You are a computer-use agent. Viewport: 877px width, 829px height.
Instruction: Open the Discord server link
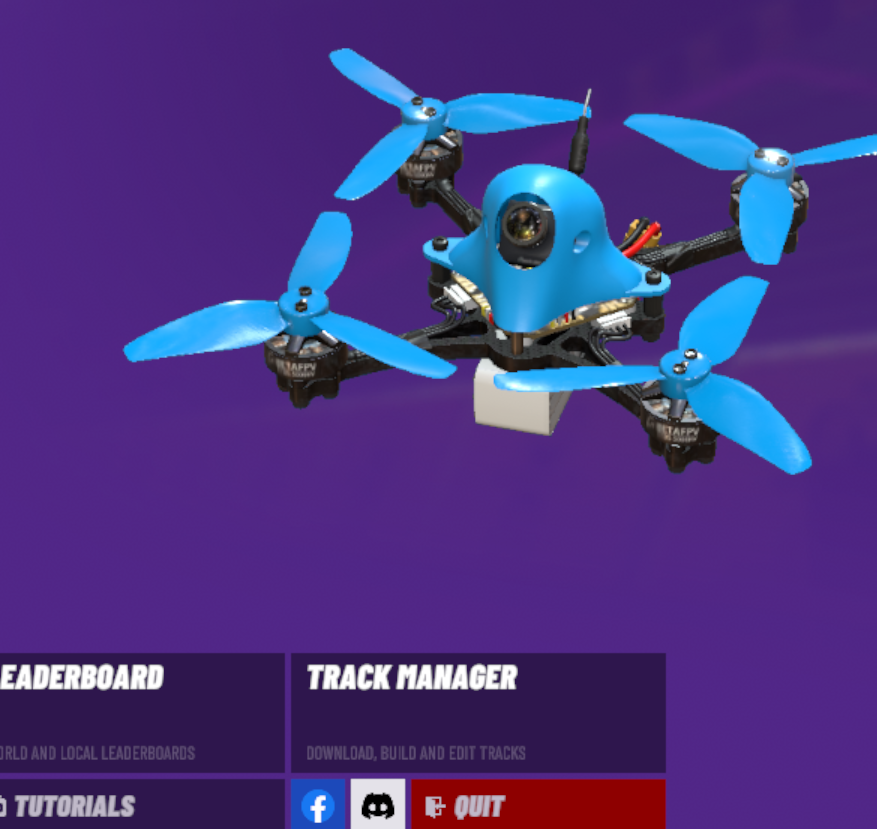pyautogui.click(x=378, y=805)
